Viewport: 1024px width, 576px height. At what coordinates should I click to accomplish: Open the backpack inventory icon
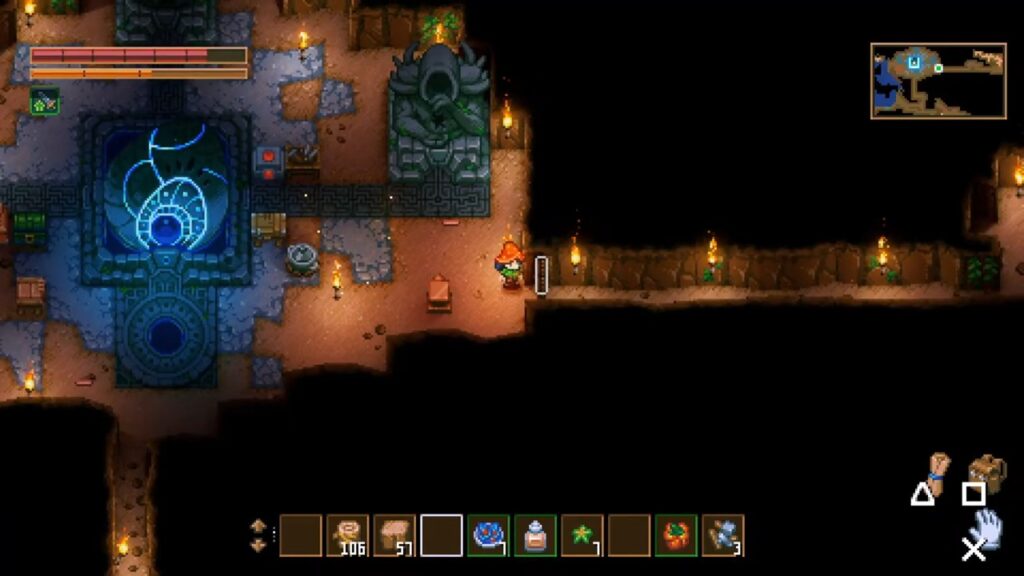[x=987, y=472]
